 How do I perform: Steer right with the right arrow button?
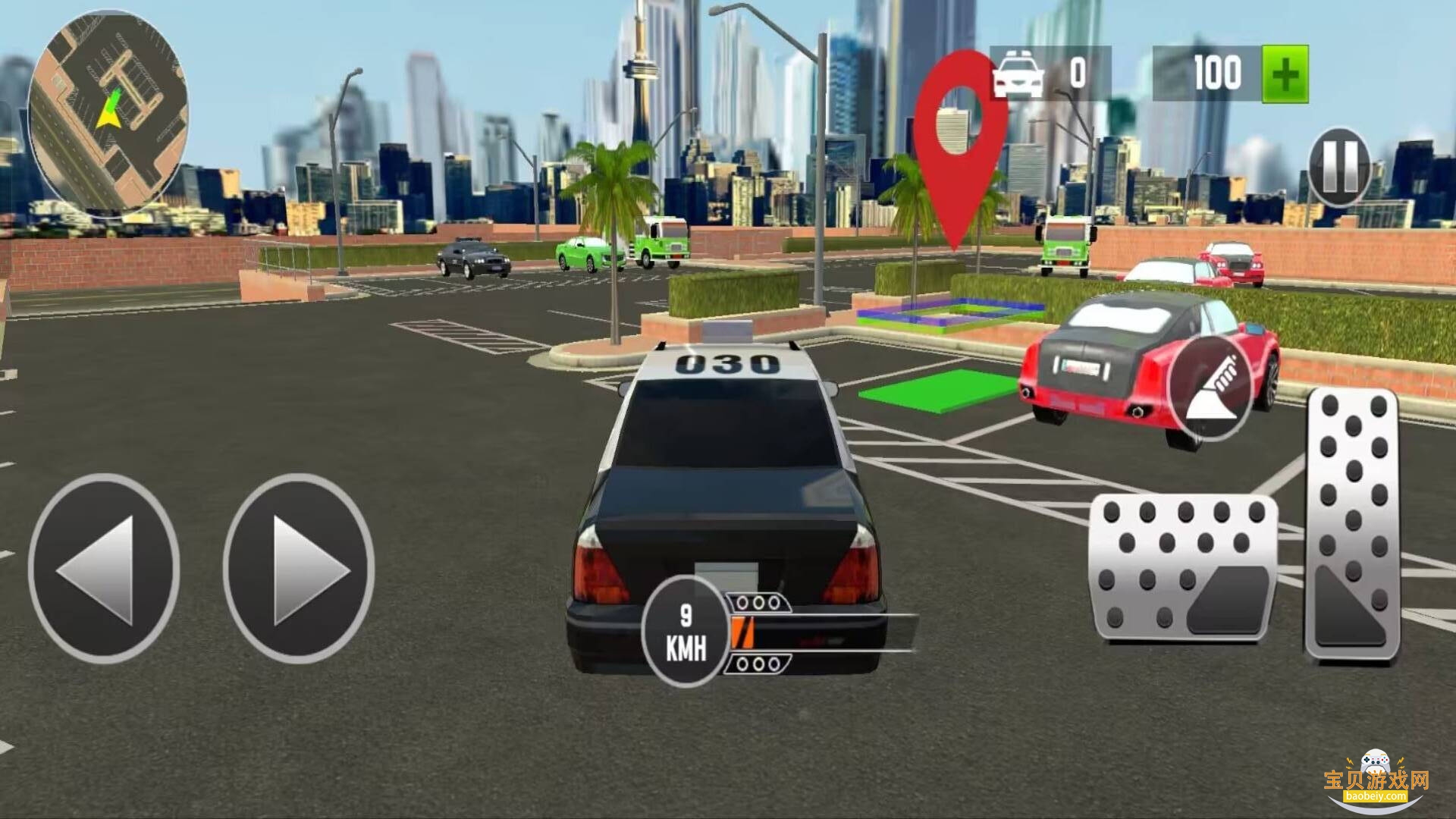[299, 569]
